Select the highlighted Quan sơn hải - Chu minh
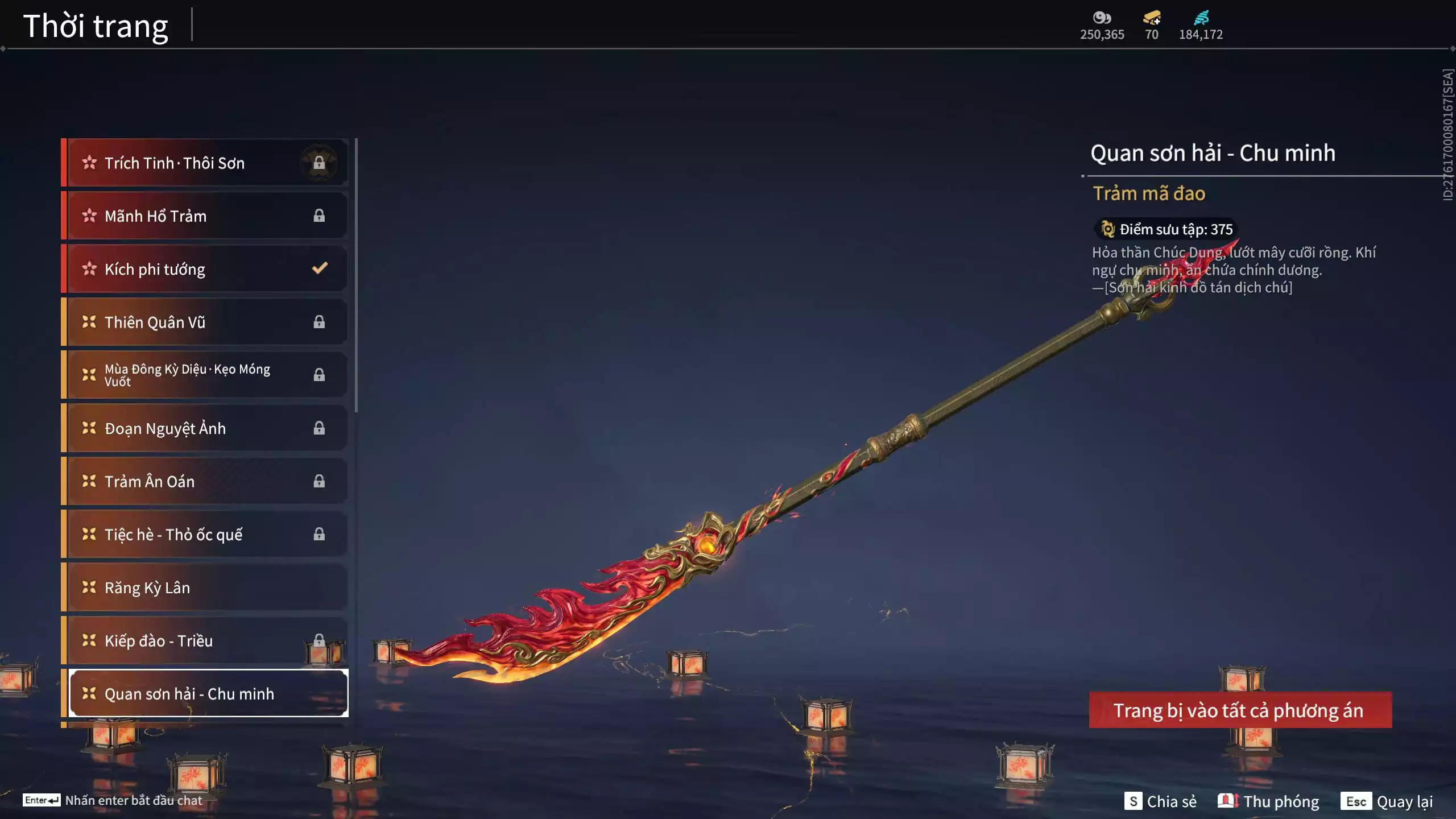The image size is (1456, 819). click(x=208, y=694)
